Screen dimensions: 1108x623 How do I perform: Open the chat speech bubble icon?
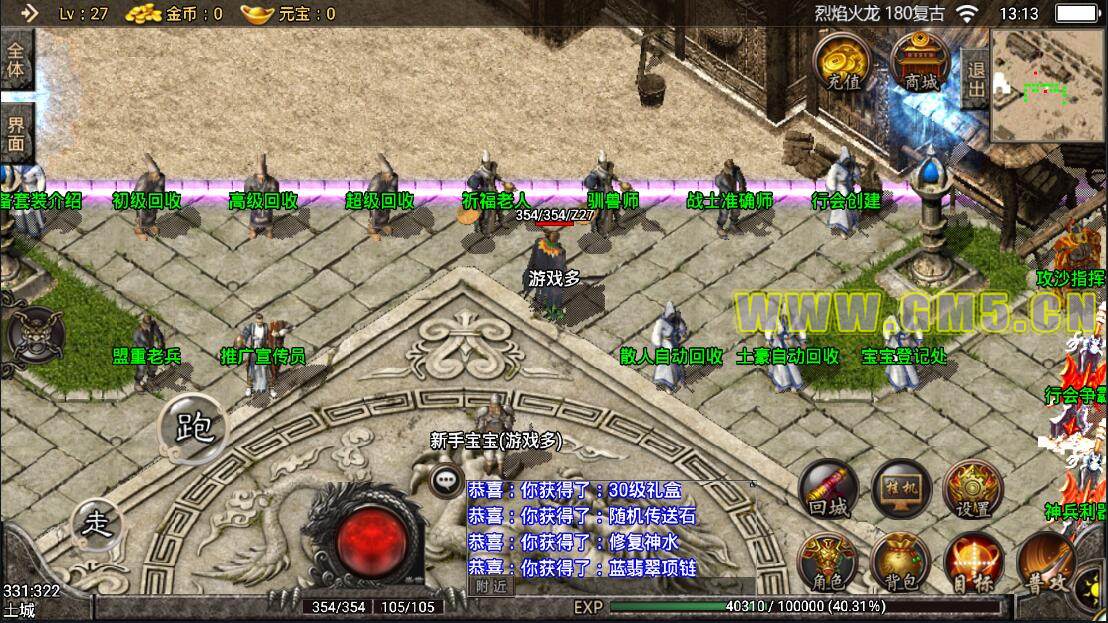(x=446, y=480)
